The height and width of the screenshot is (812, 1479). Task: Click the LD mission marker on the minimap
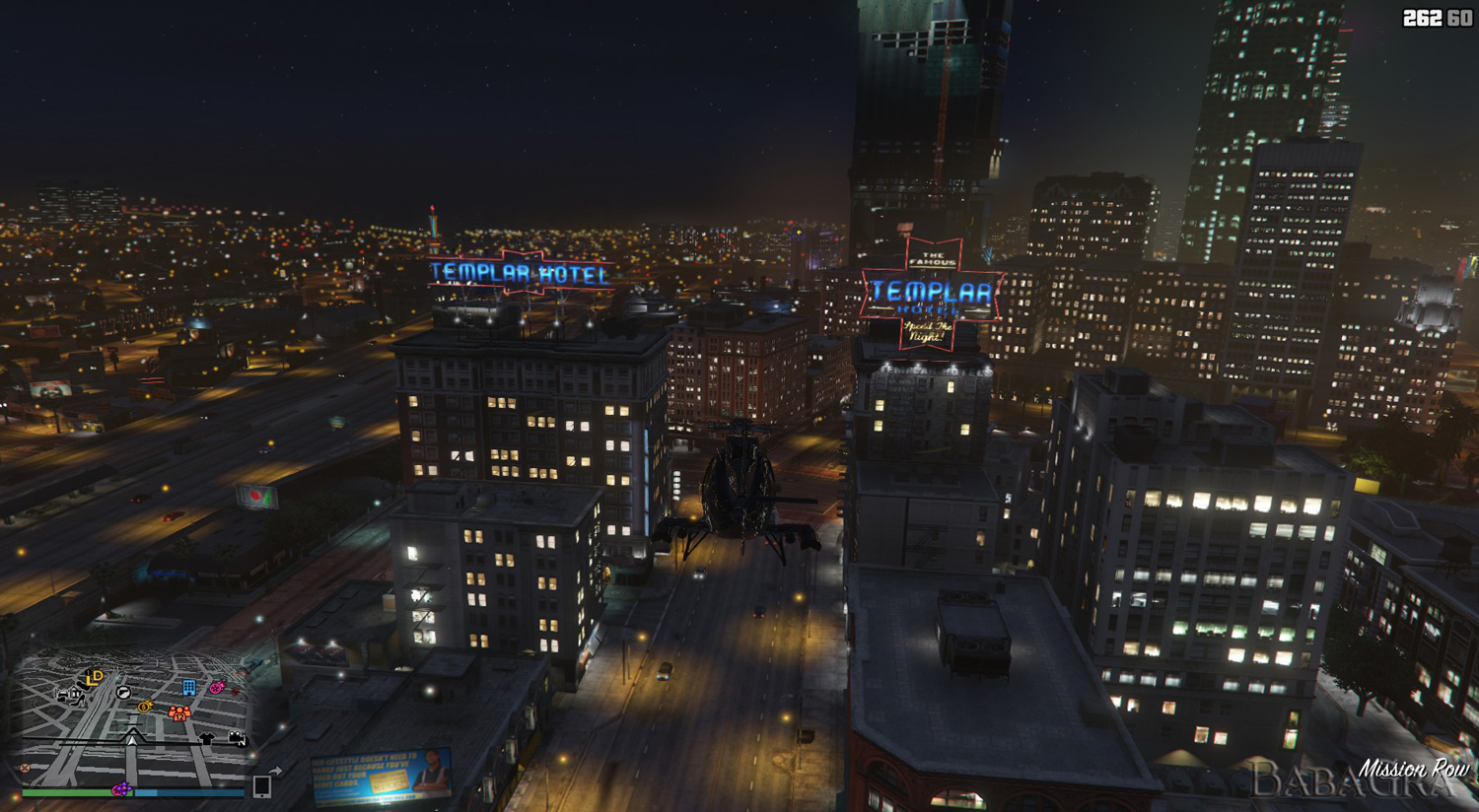coord(95,677)
